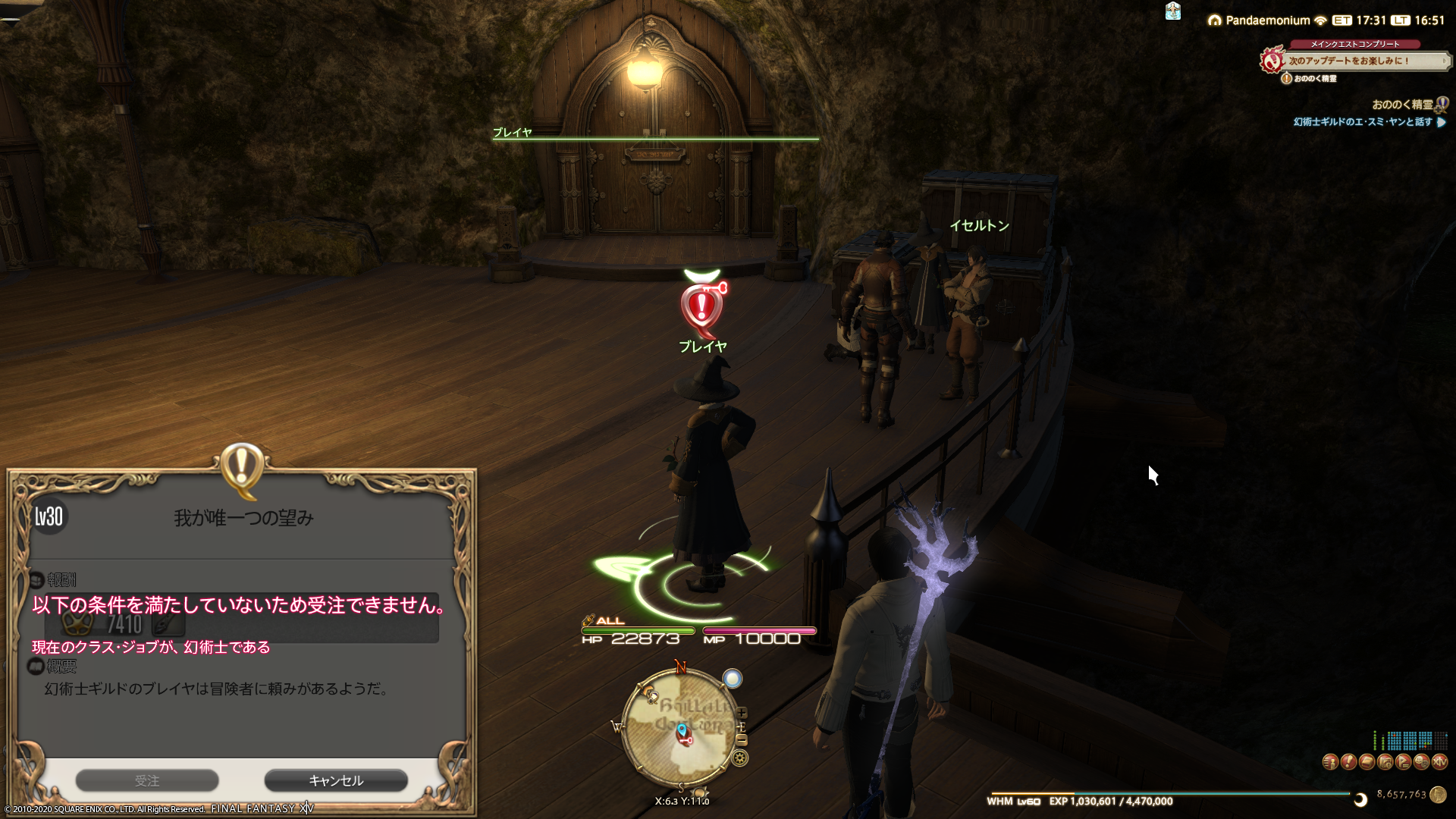Image resolution: width=1456 pixels, height=819 pixels.
Task: Expand the 次のアップデートをお楽しみに！ entry arrow
Action: pos(1445,61)
